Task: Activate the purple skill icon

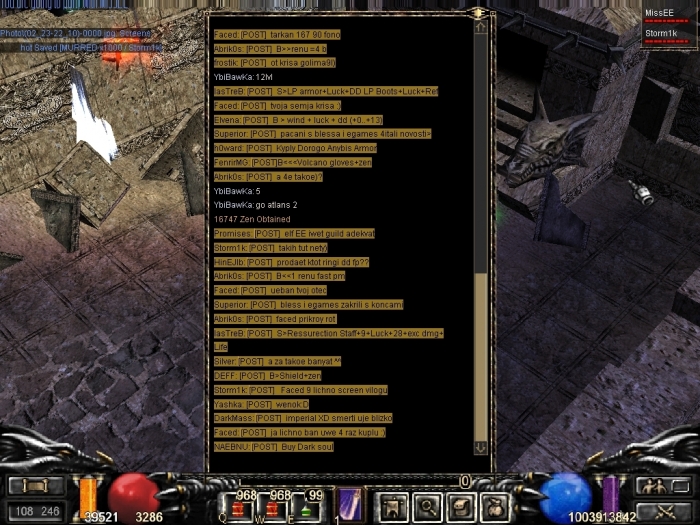Action: (x=350, y=505)
